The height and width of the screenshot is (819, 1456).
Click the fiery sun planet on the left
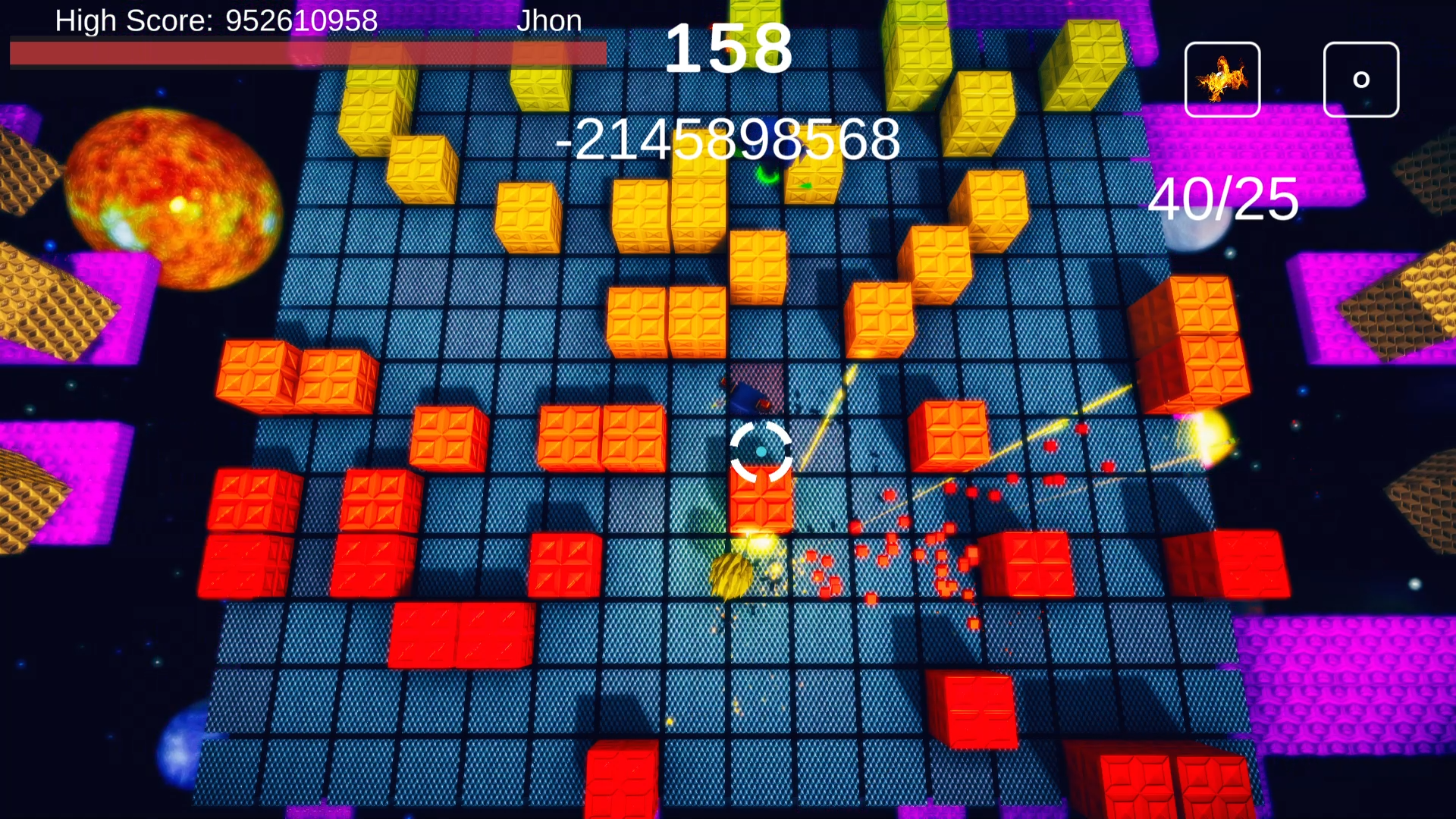[171, 197]
